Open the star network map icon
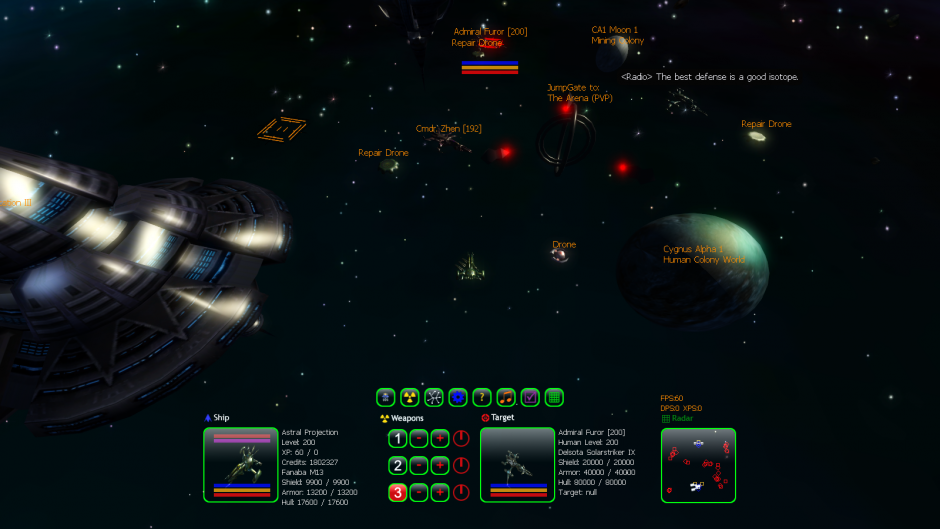Screen dimensions: 940x529 click(x=434, y=397)
